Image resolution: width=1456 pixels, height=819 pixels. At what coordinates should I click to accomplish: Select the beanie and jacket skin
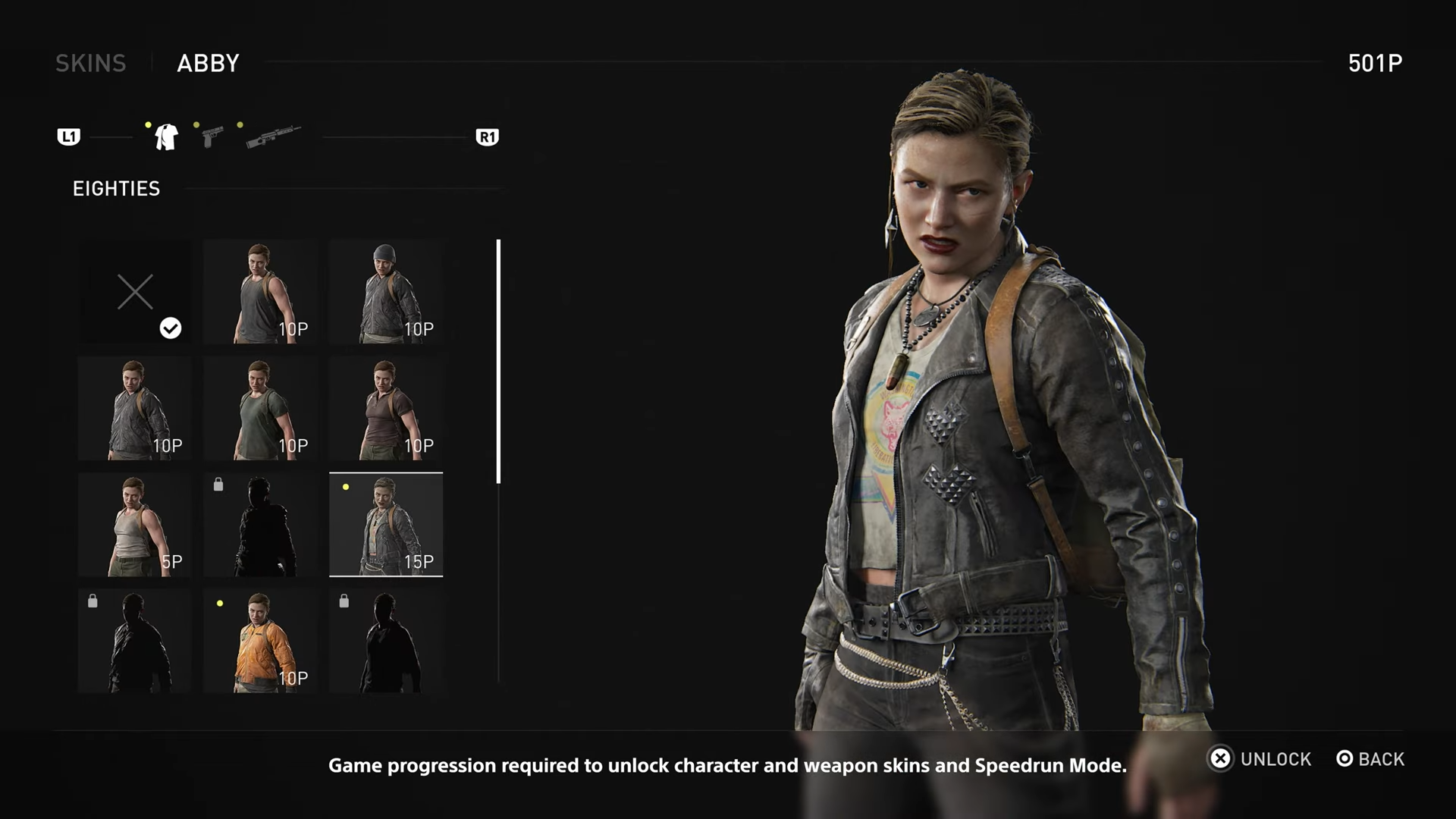click(x=386, y=292)
